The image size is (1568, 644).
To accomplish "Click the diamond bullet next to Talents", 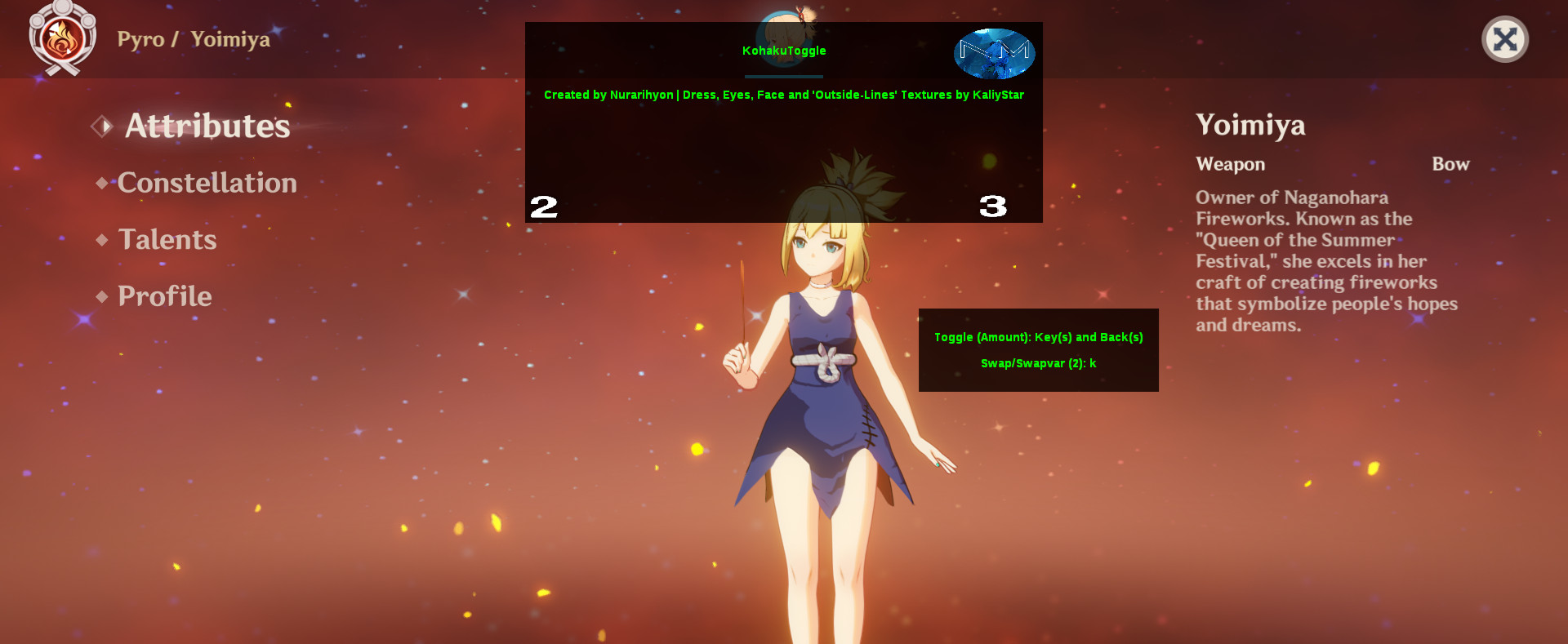I will 101,240.
